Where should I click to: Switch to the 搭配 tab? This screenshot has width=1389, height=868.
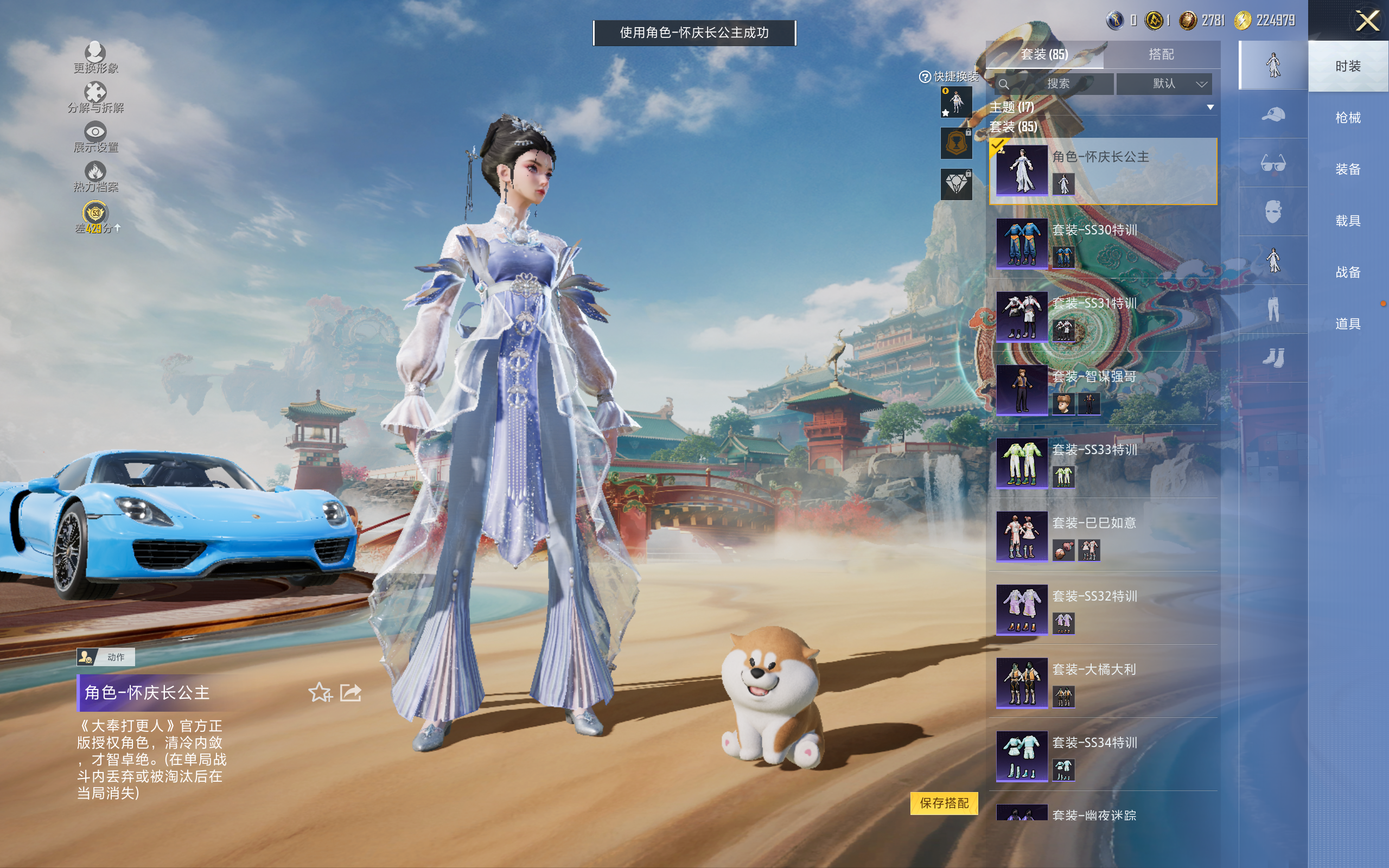coord(1161,55)
